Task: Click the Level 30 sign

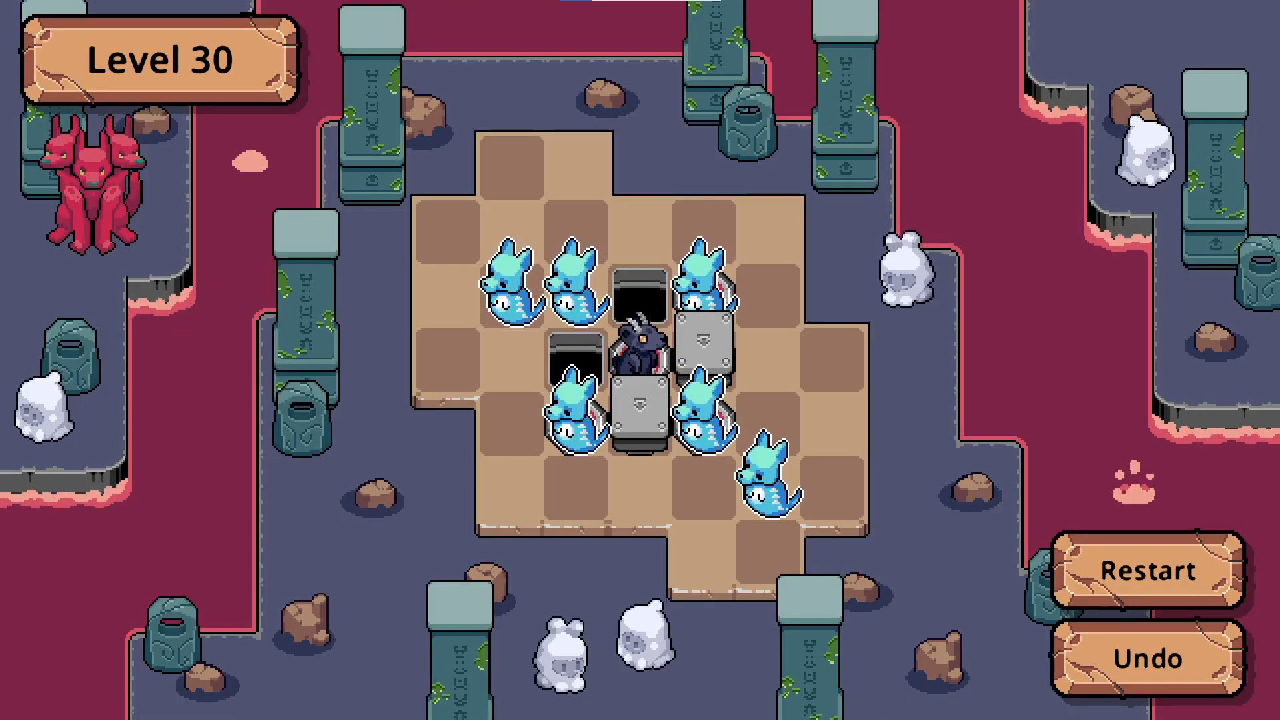Action: (x=160, y=60)
